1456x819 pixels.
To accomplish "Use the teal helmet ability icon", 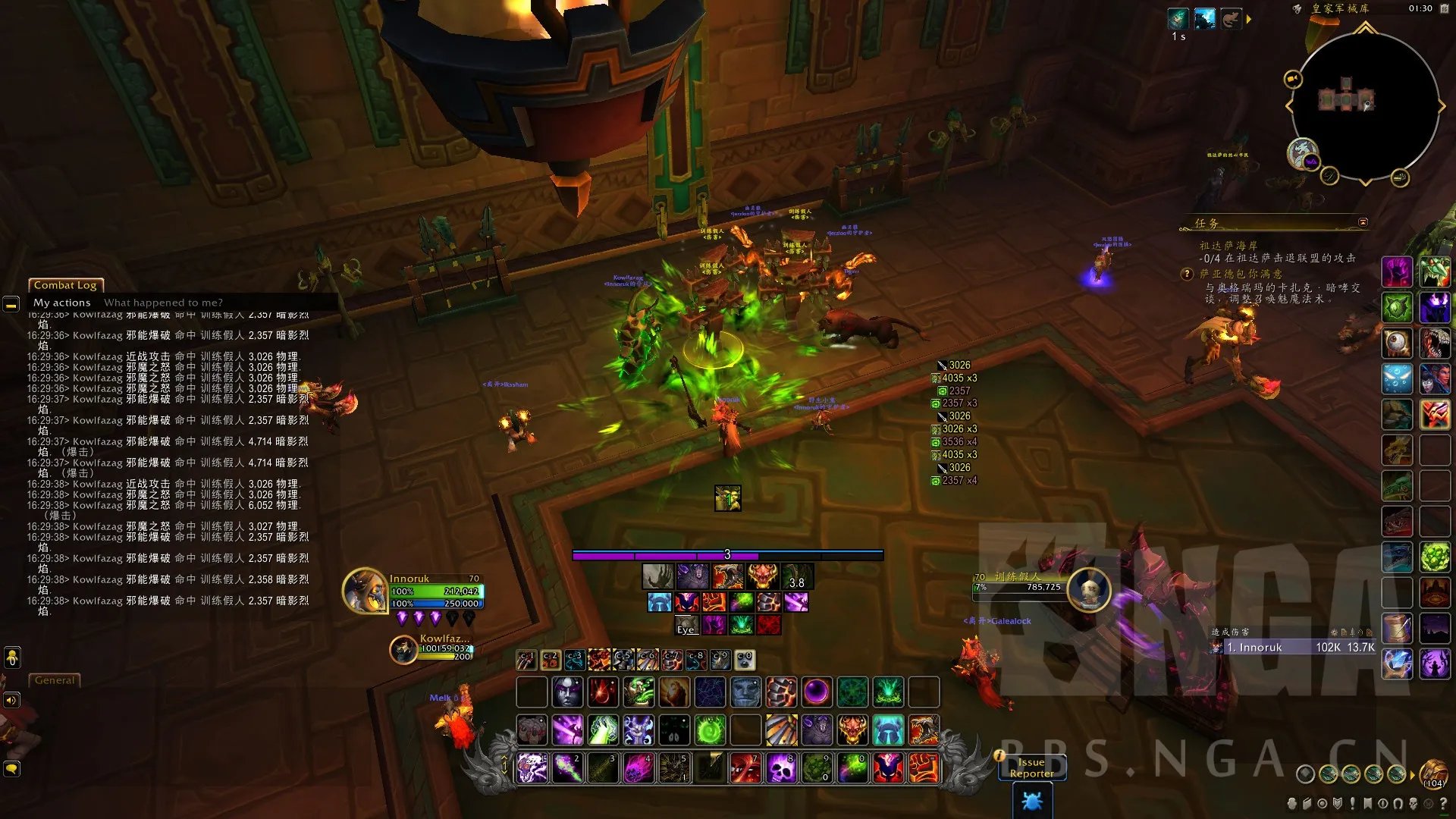I will [x=887, y=731].
